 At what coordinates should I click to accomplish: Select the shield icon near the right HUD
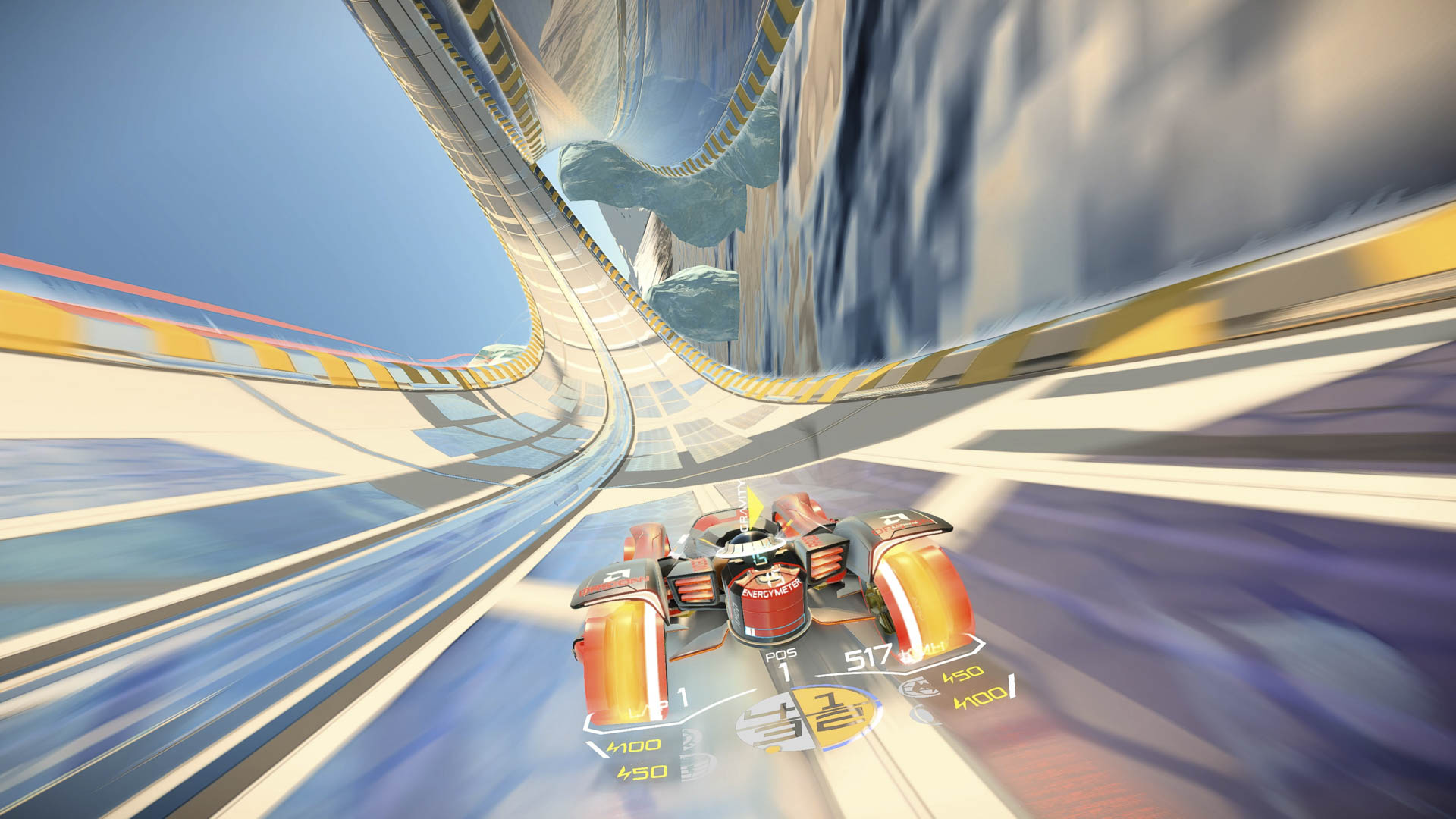click(919, 686)
